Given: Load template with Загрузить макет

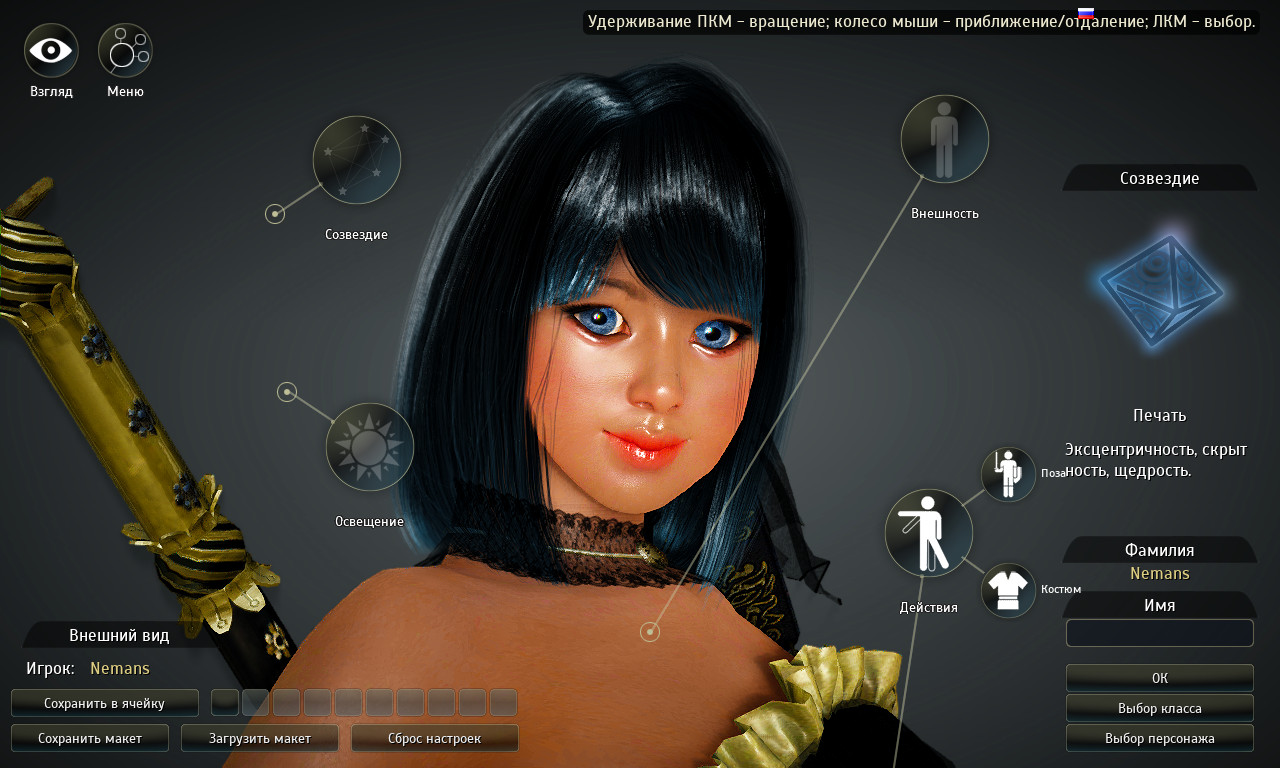Looking at the screenshot, I should pos(260,738).
